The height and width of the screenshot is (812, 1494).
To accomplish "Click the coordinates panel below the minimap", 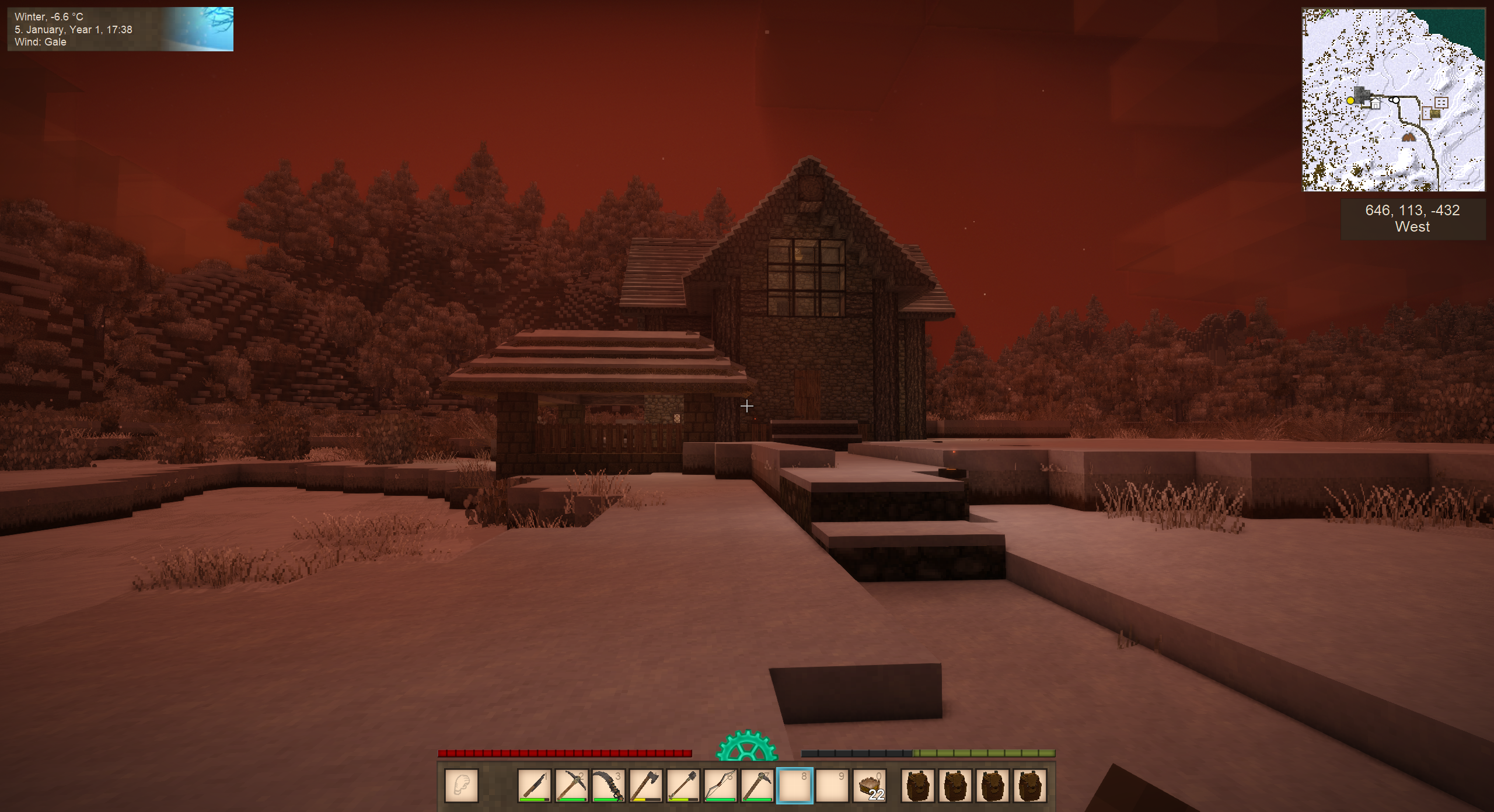I will (x=1412, y=219).
